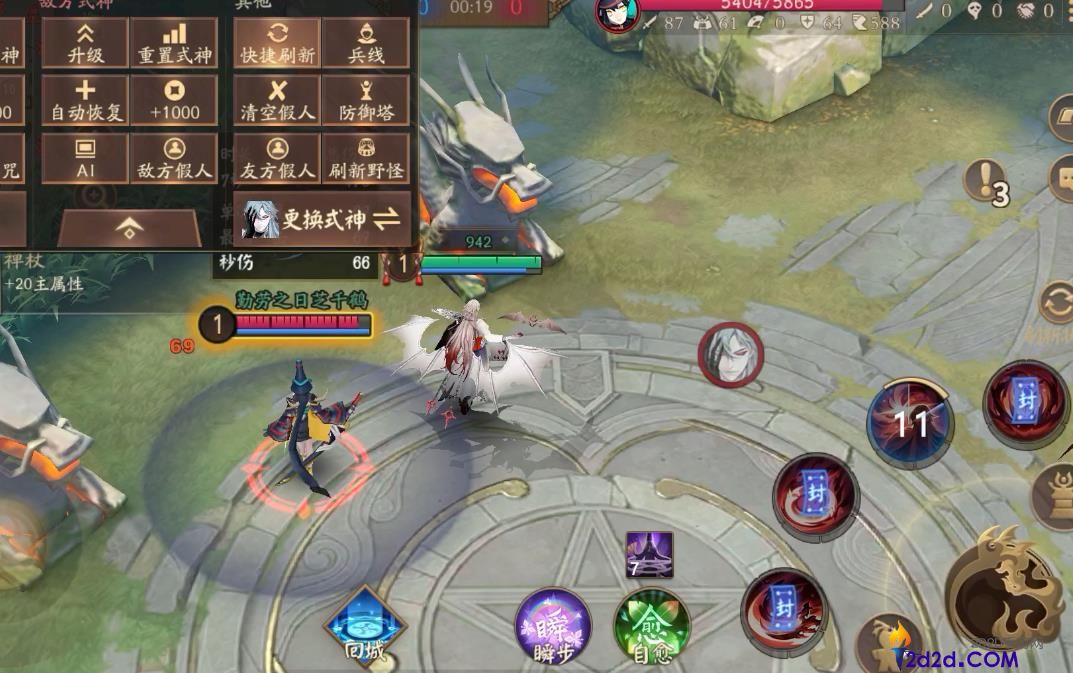Click the 防御塔 defense tower button

pos(366,101)
